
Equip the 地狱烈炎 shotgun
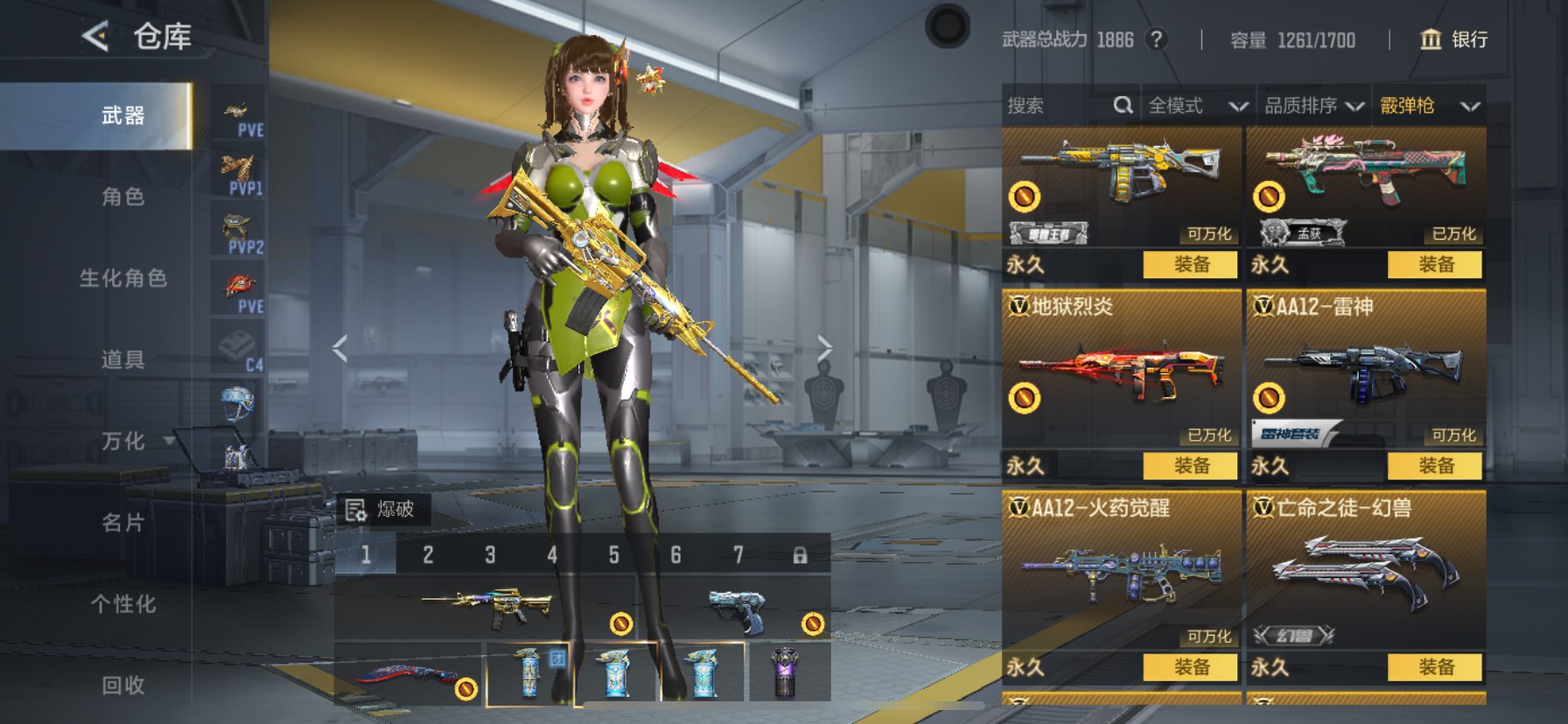click(x=1191, y=466)
